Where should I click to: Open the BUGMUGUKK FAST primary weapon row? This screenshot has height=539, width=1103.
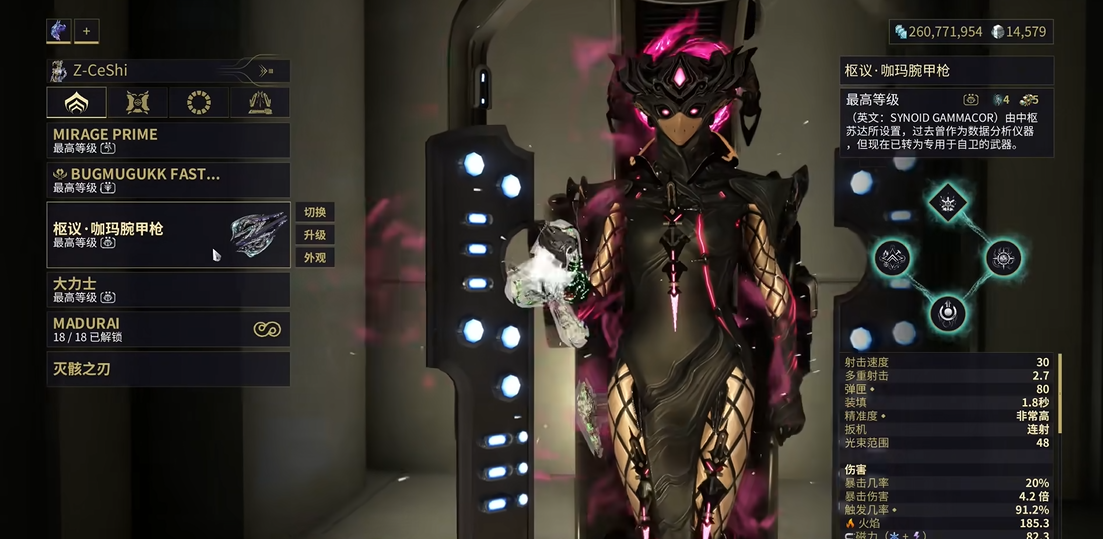[x=168, y=180]
